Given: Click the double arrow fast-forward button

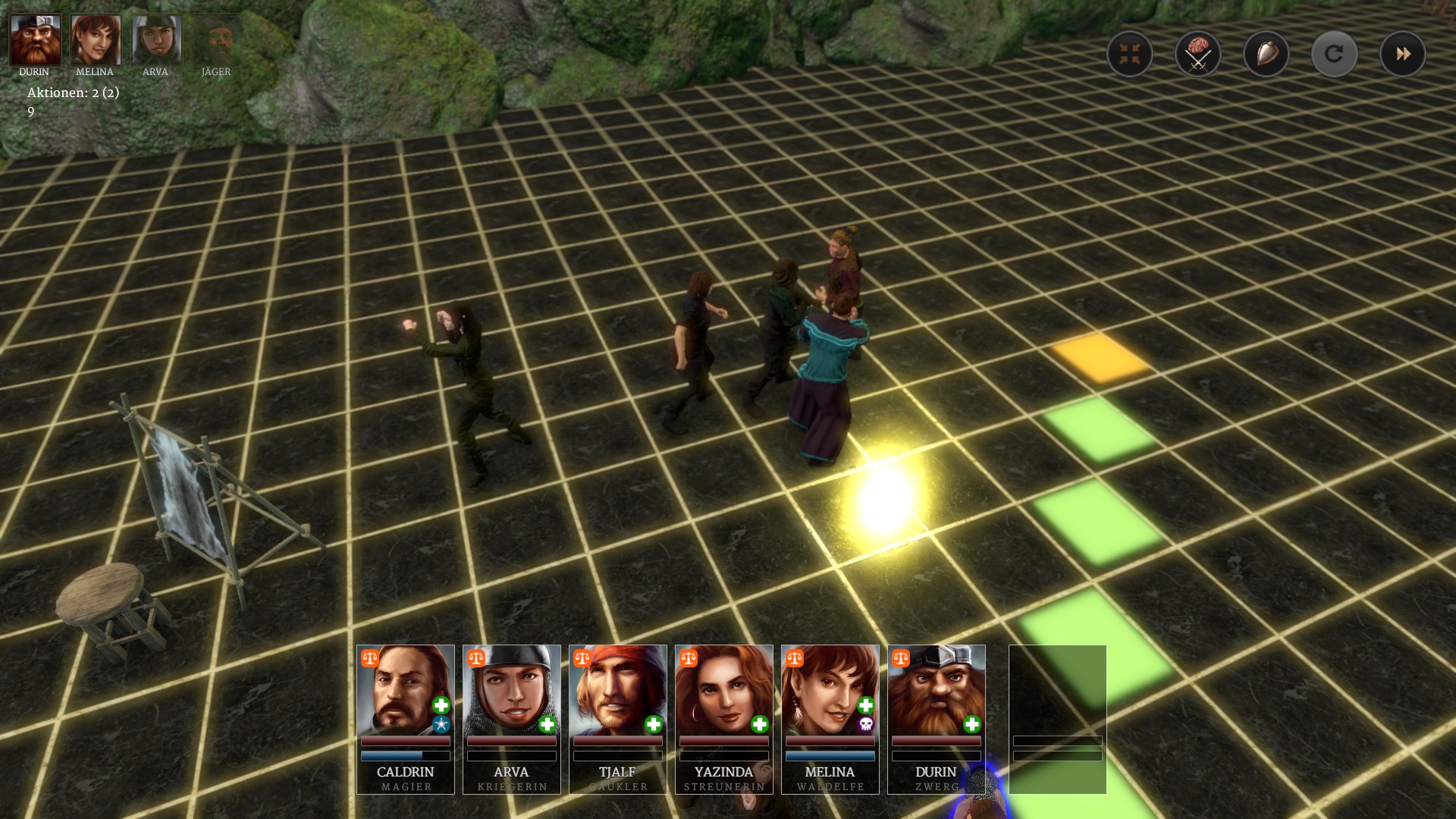Looking at the screenshot, I should coord(1402,54).
